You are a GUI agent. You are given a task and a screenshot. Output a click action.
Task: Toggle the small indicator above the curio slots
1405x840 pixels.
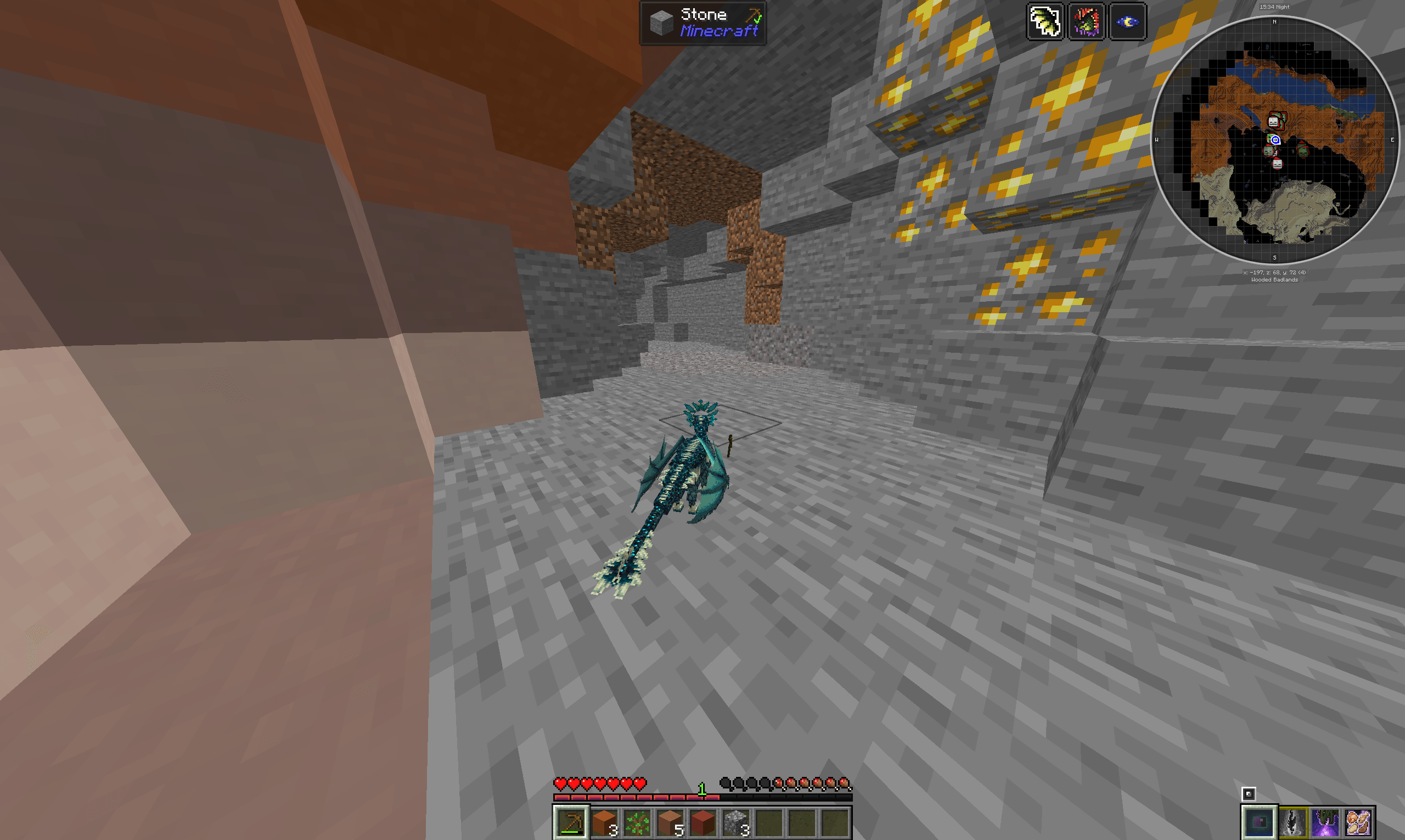pyautogui.click(x=1250, y=793)
